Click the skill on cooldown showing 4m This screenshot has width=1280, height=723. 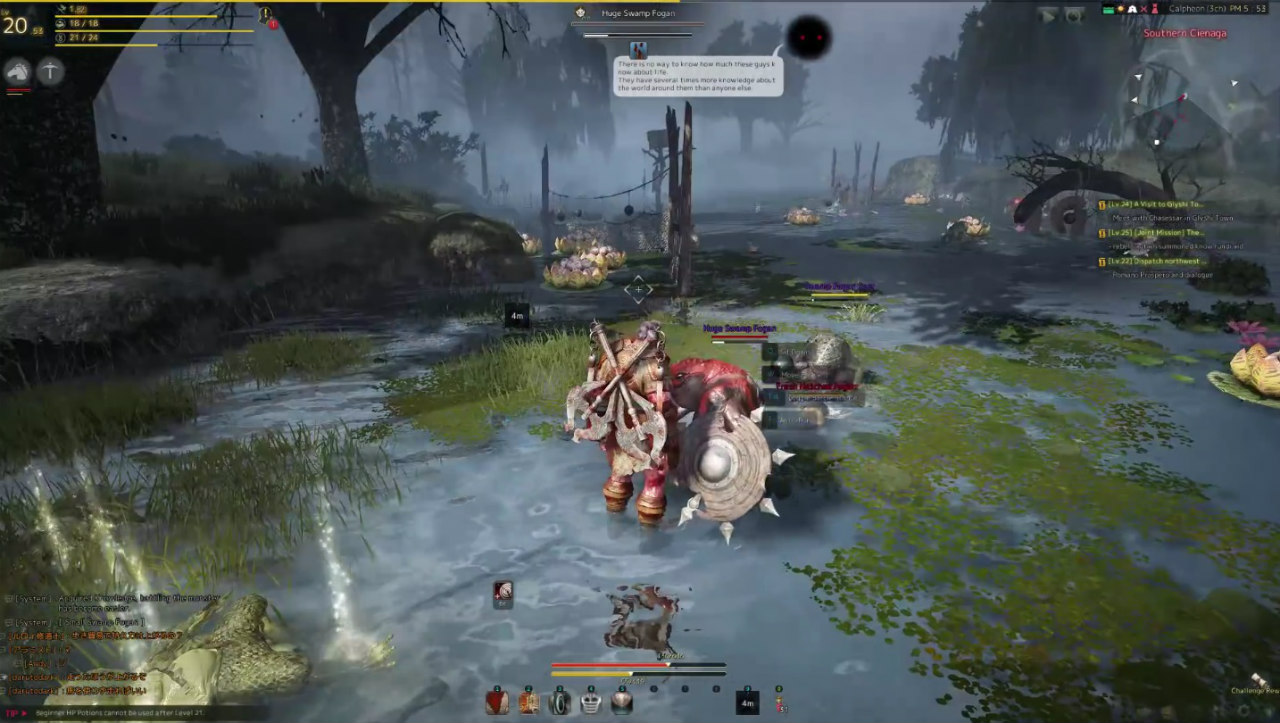pyautogui.click(x=748, y=701)
